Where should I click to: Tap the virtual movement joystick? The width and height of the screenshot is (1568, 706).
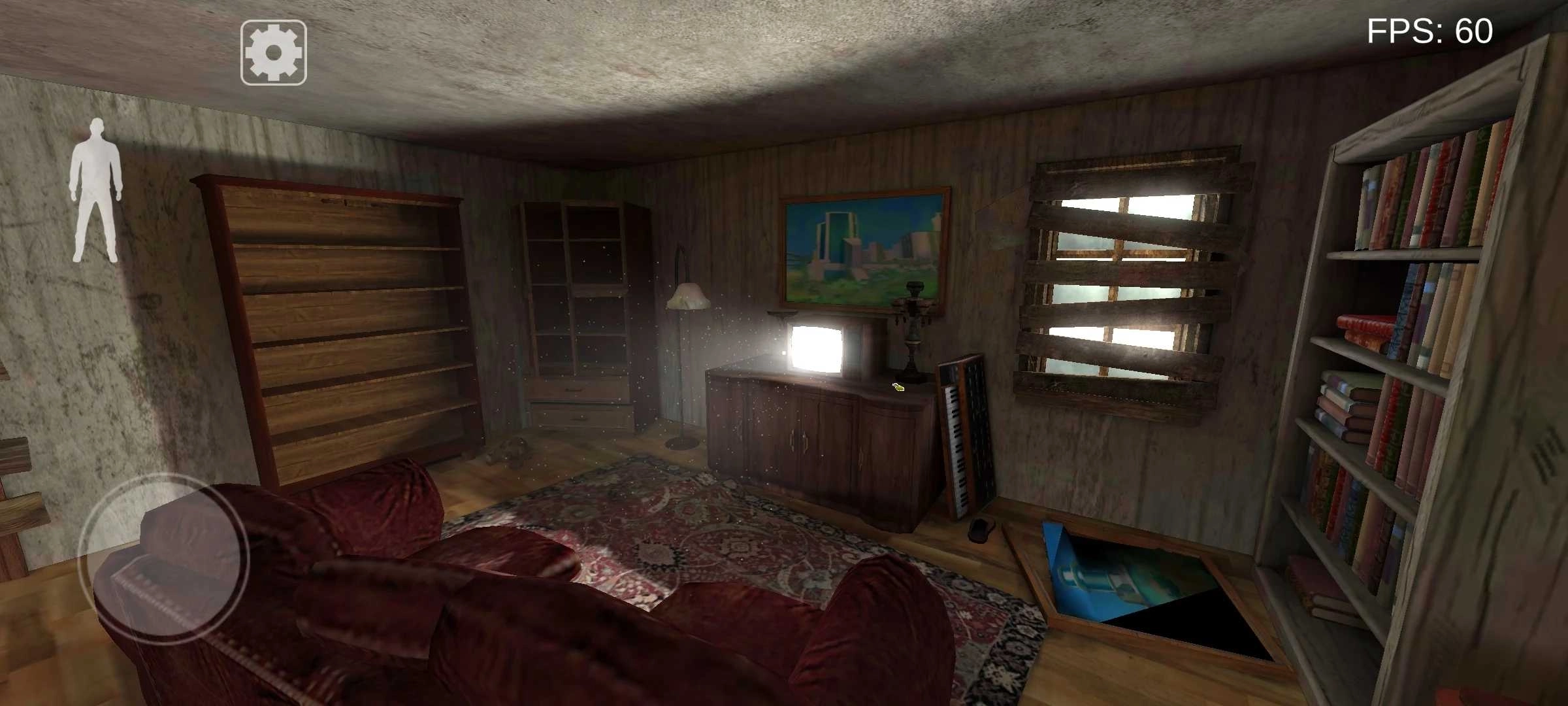tap(163, 559)
